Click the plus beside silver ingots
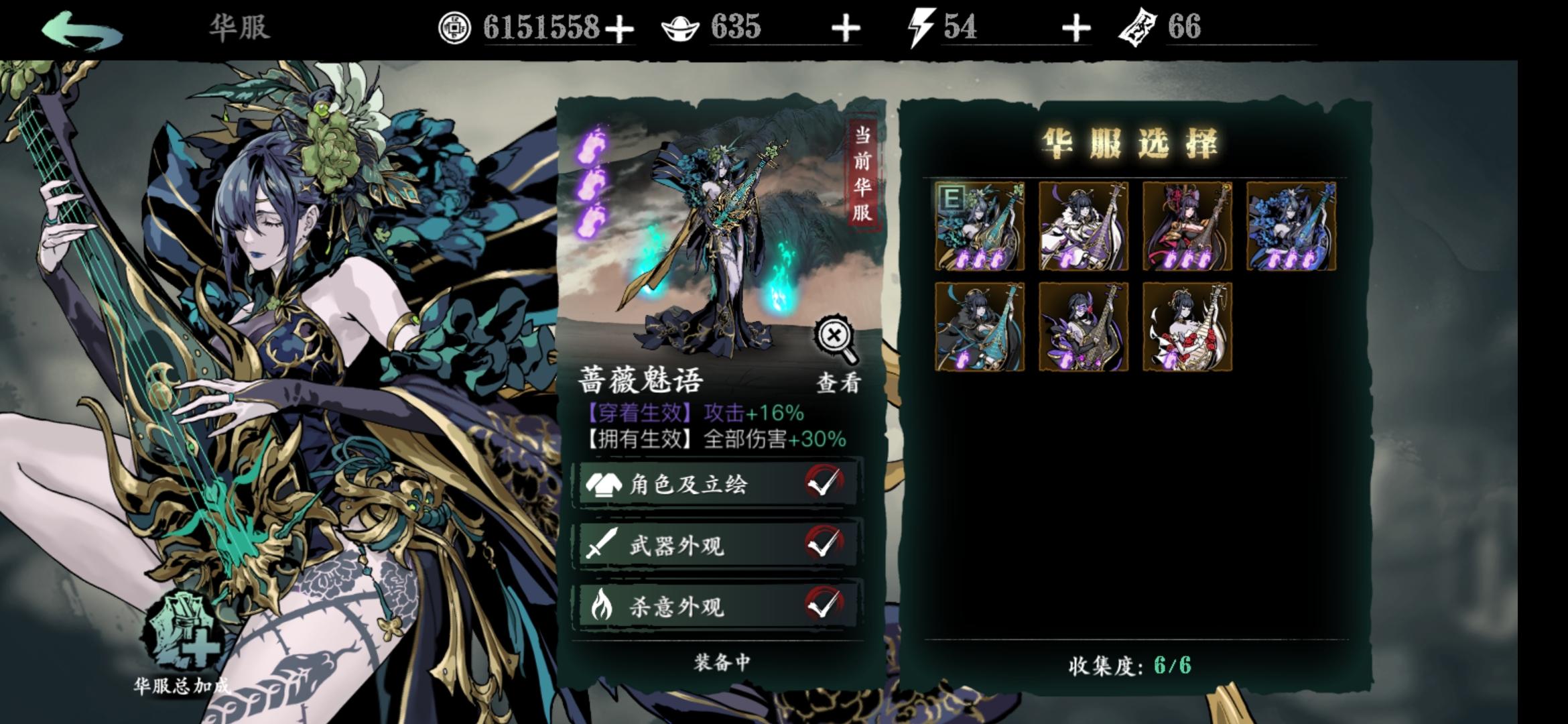The height and width of the screenshot is (724, 1568). coord(846,28)
